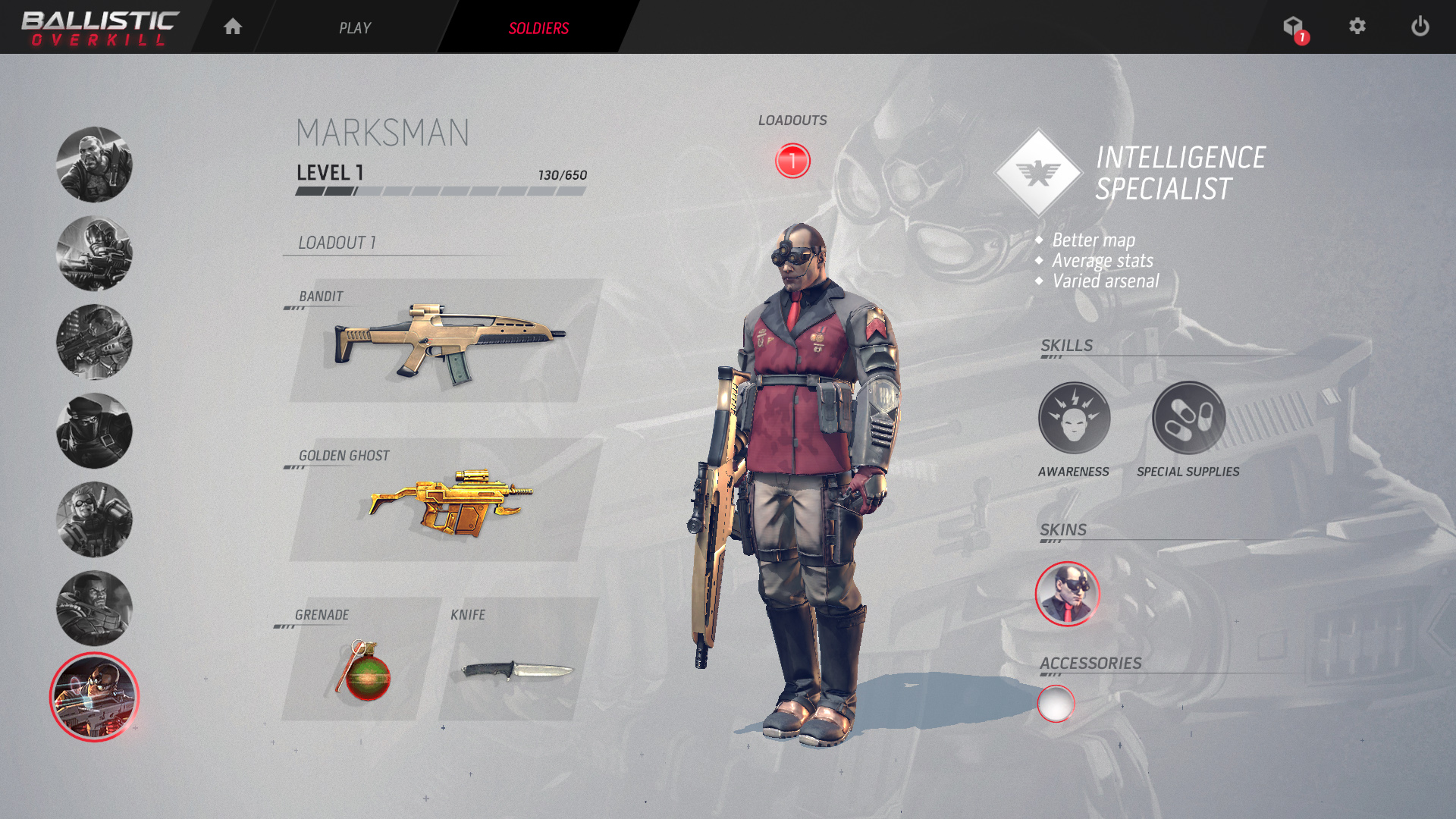Click the home icon in the top bar
1456x819 pixels.
tap(233, 27)
